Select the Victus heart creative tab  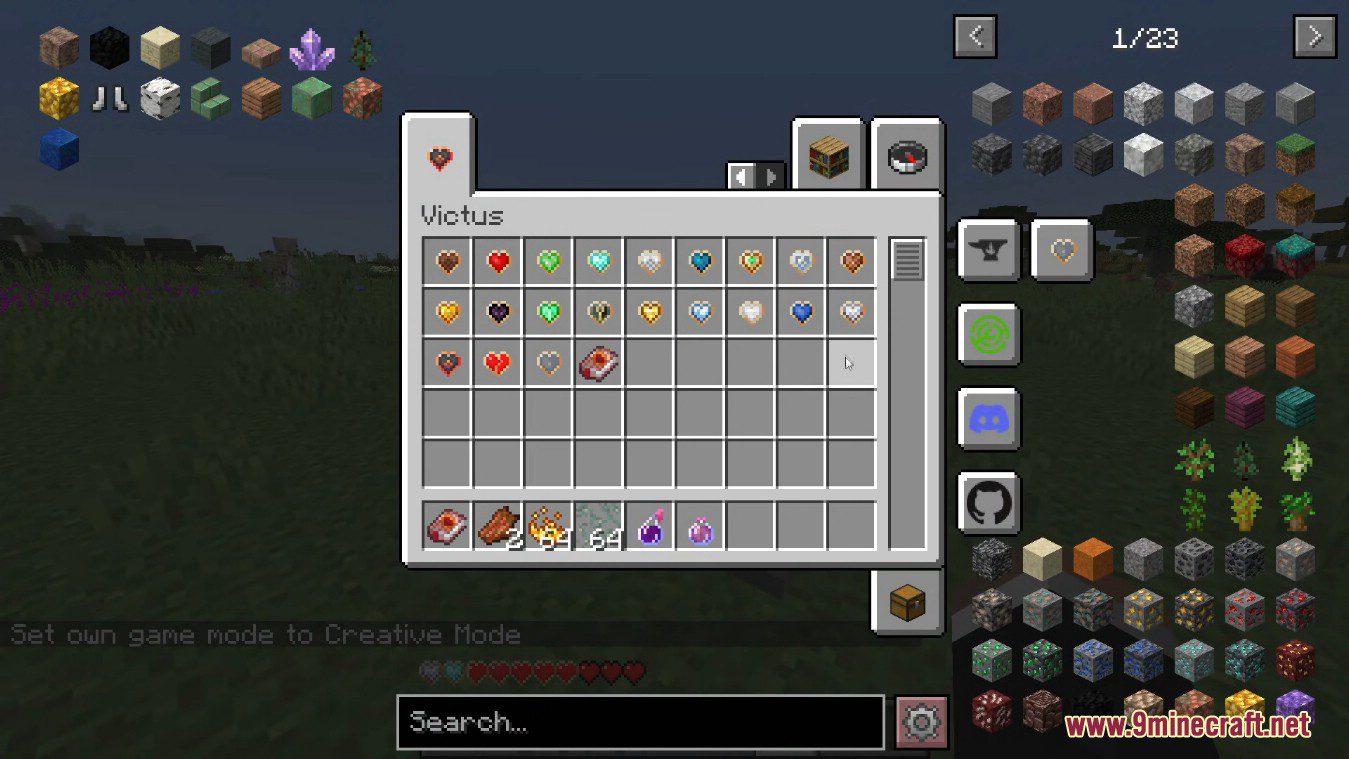pos(439,158)
